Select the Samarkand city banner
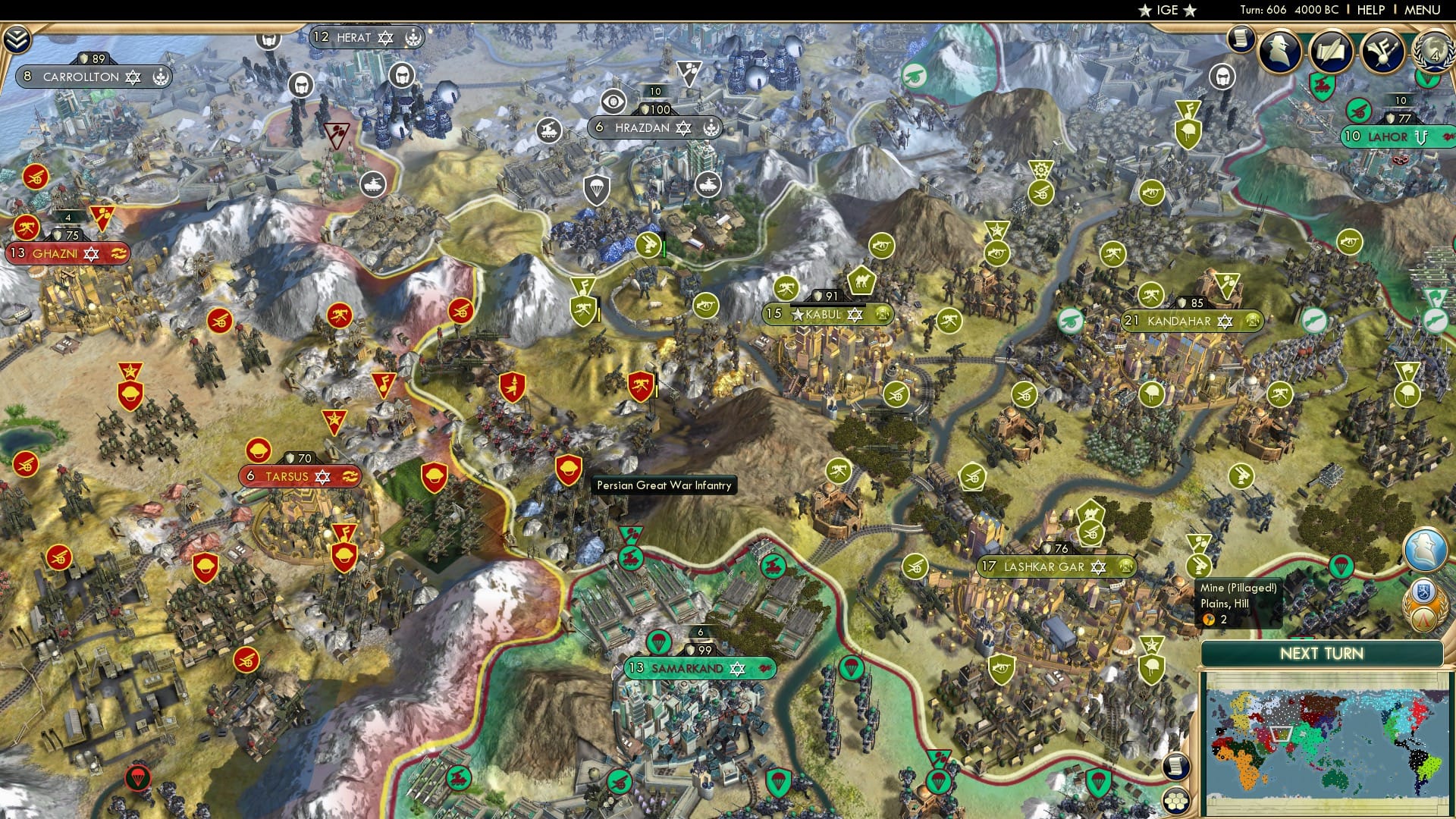Image resolution: width=1456 pixels, height=819 pixels. (x=701, y=669)
